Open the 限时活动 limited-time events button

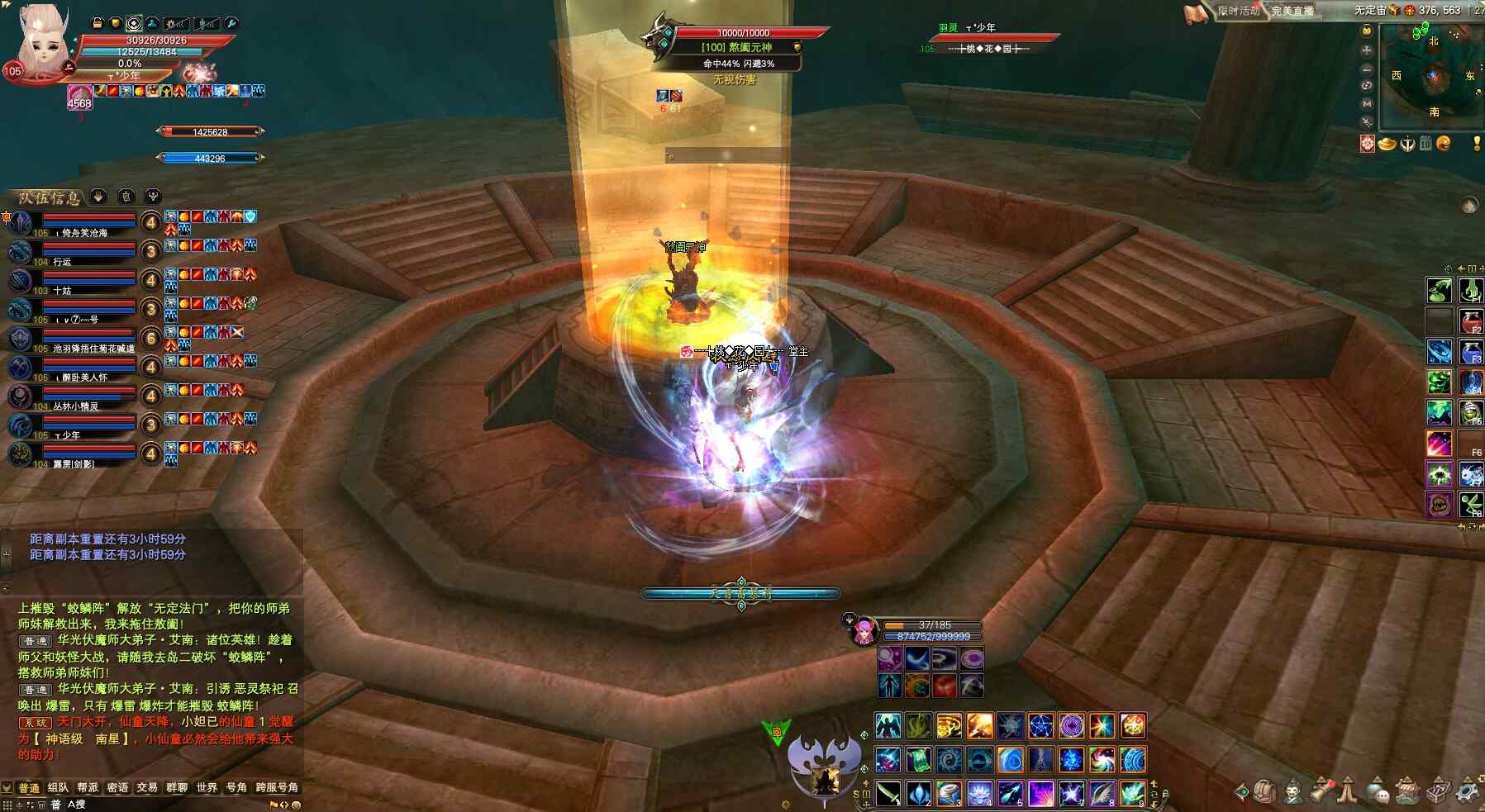[x=1237, y=11]
